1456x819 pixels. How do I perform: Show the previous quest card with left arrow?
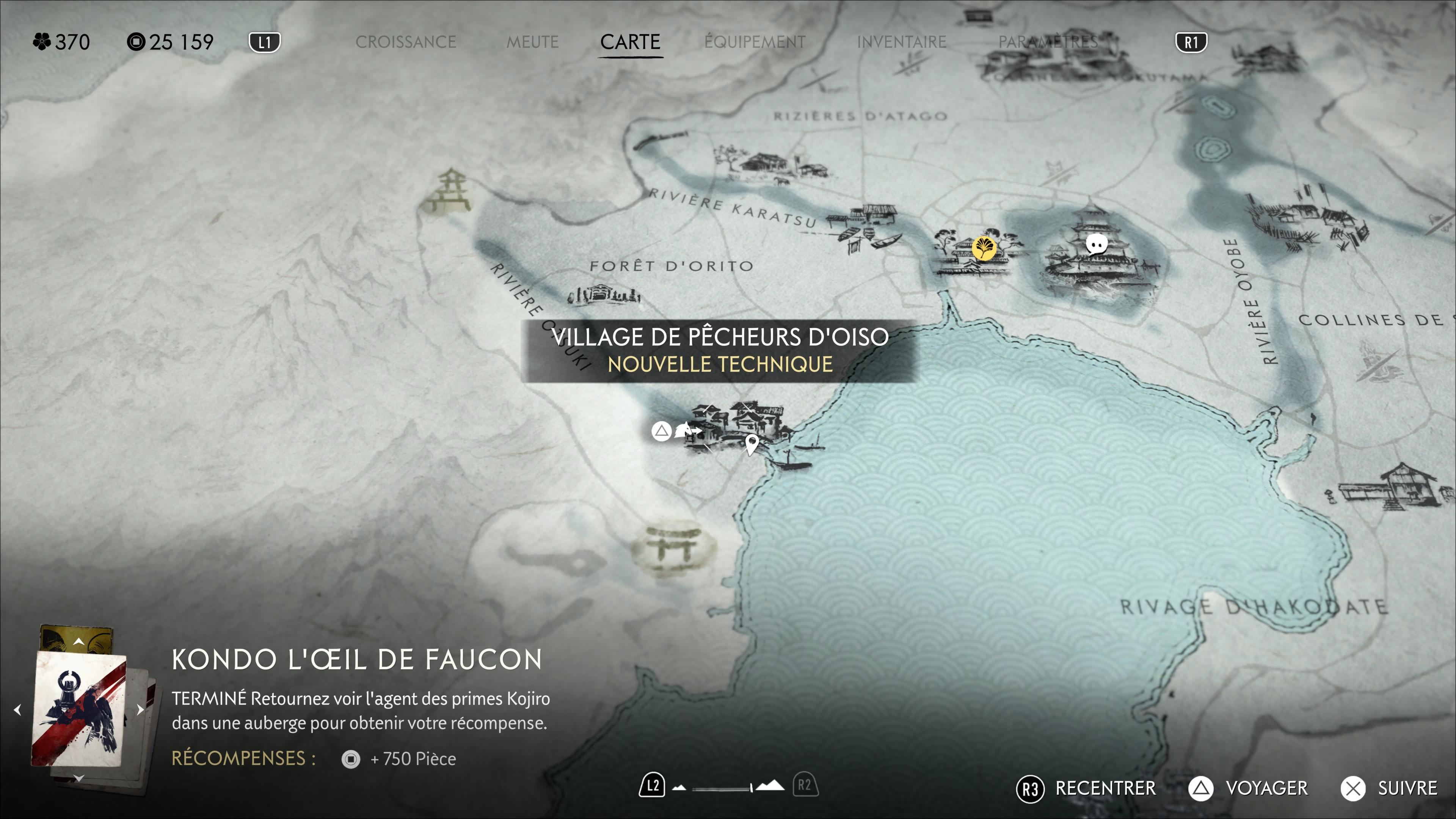[x=17, y=709]
